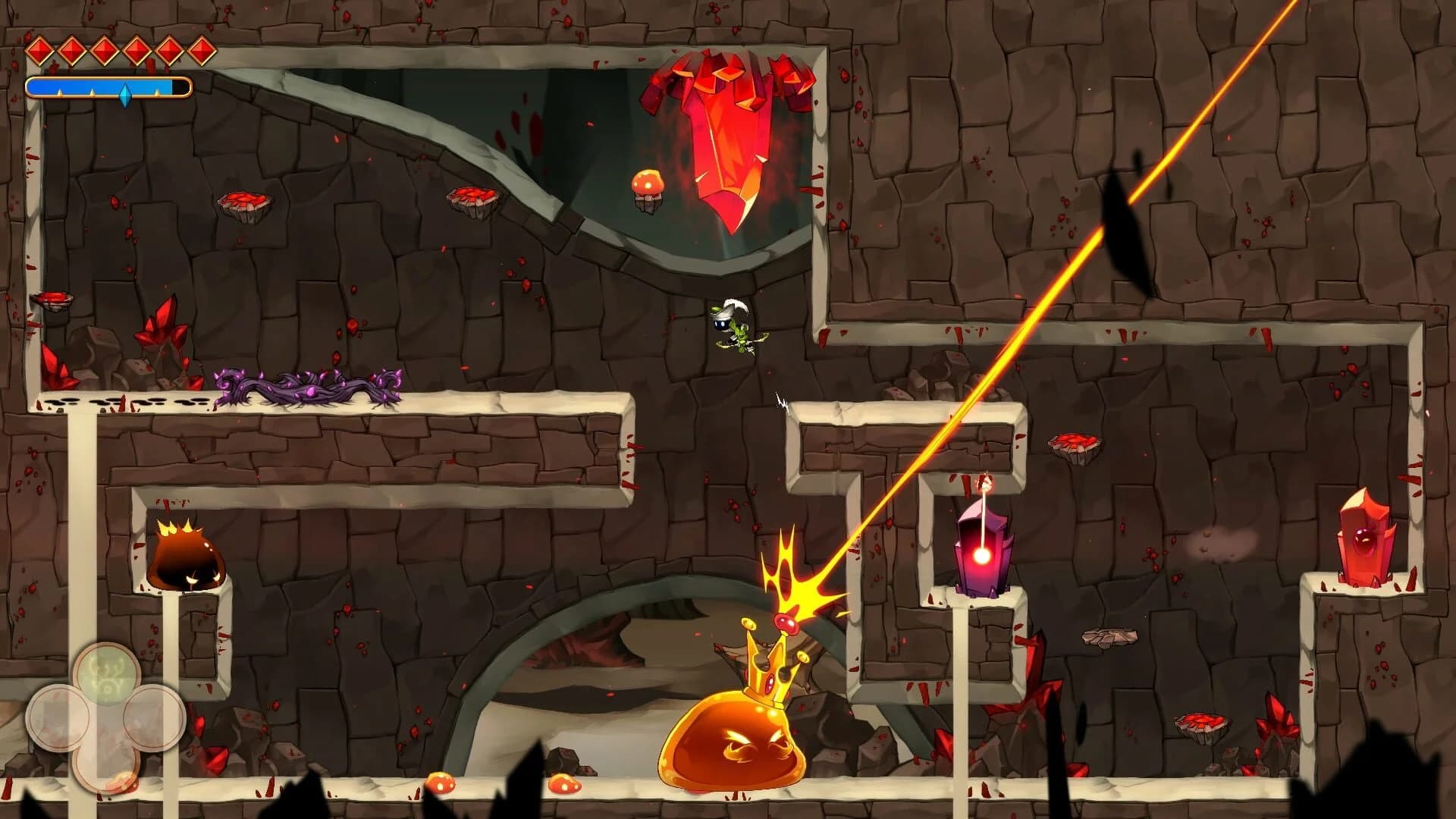Click the first red health diamond
This screenshot has height=819, width=1456.
click(40, 50)
